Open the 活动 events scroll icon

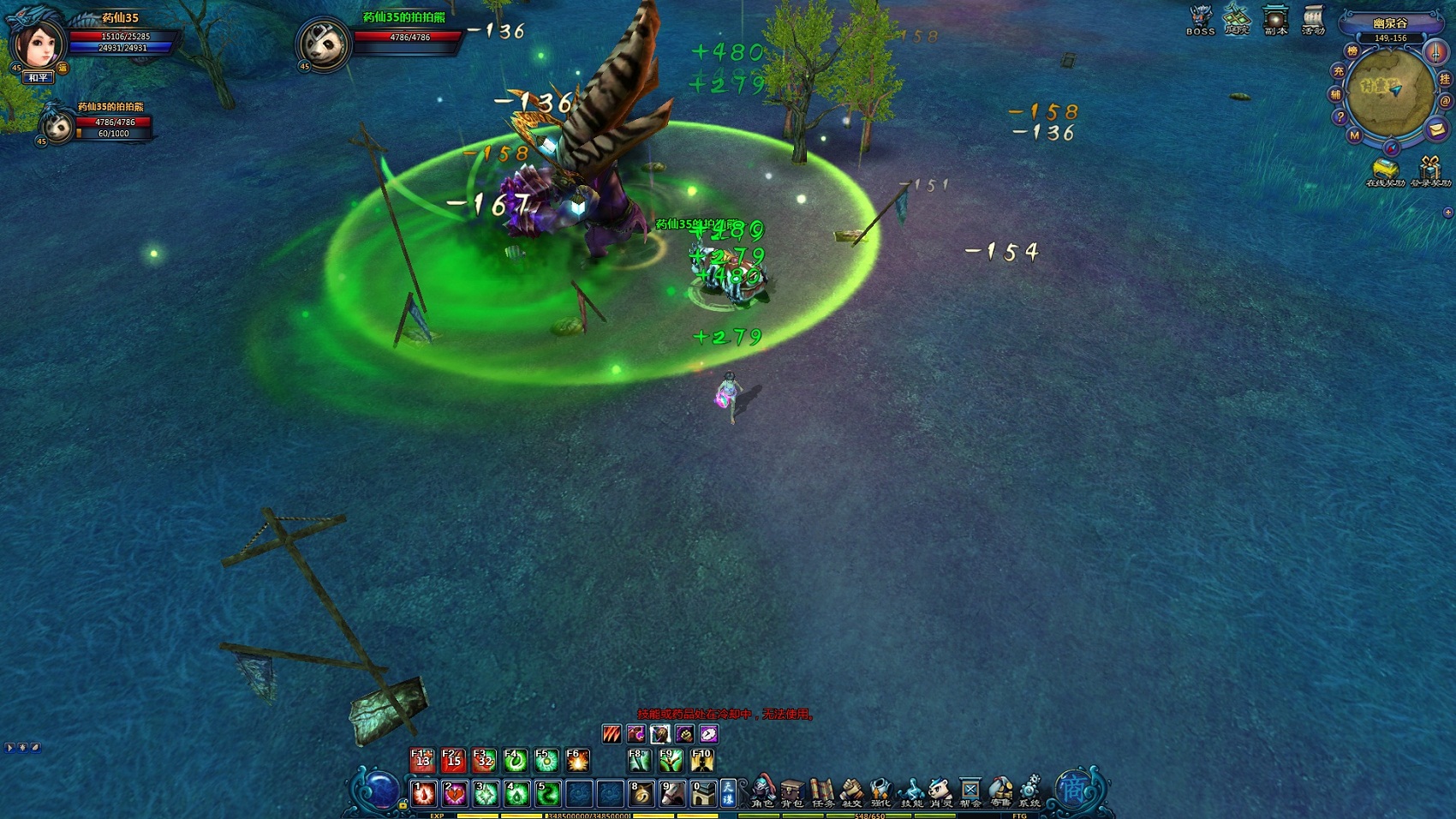coord(1313,19)
